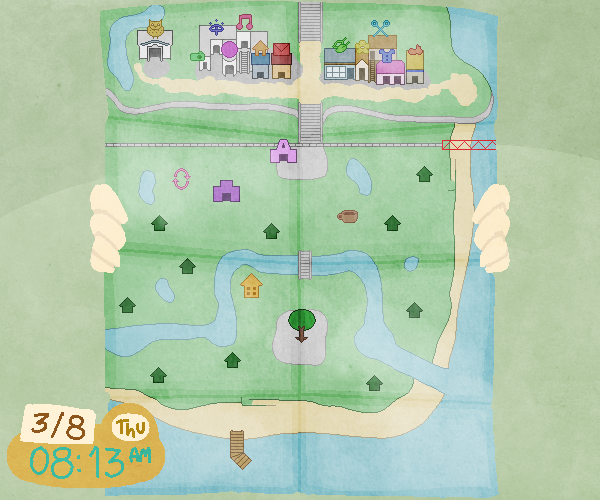Image resolution: width=600 pixels, height=500 pixels.
Task: Choose the brown coffee cup café marker
Action: point(348,216)
